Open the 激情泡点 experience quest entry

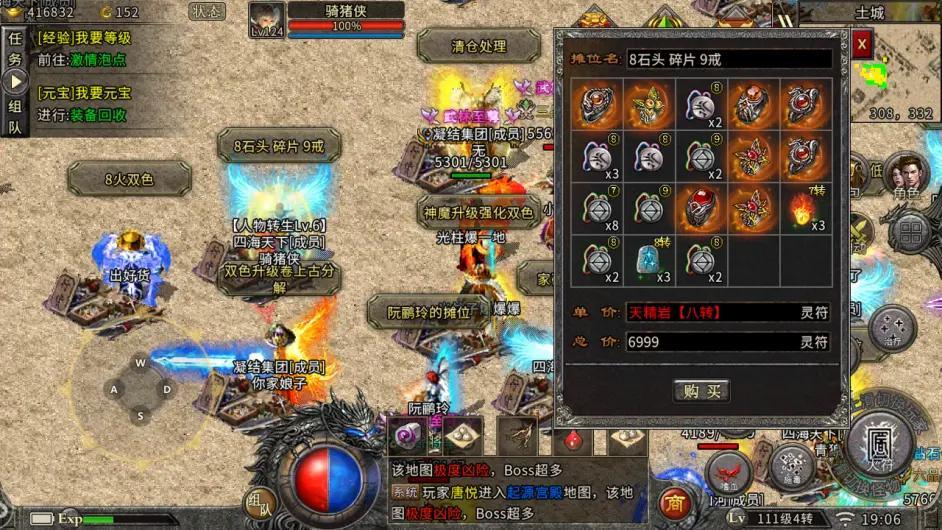[x=98, y=59]
